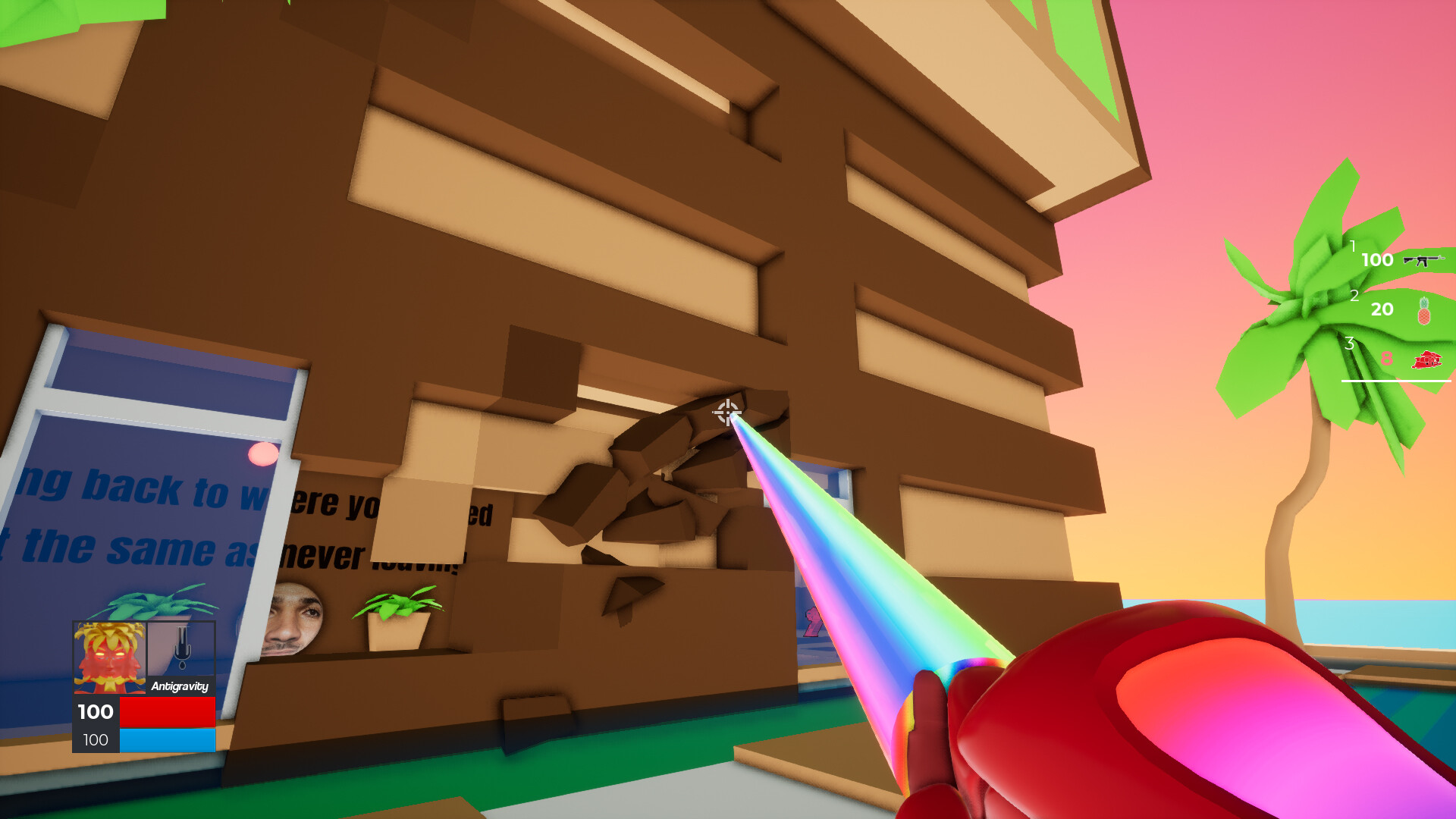Click the blue shield bar showing 100
Viewport: 1456px width, 819px height.
[x=167, y=739]
